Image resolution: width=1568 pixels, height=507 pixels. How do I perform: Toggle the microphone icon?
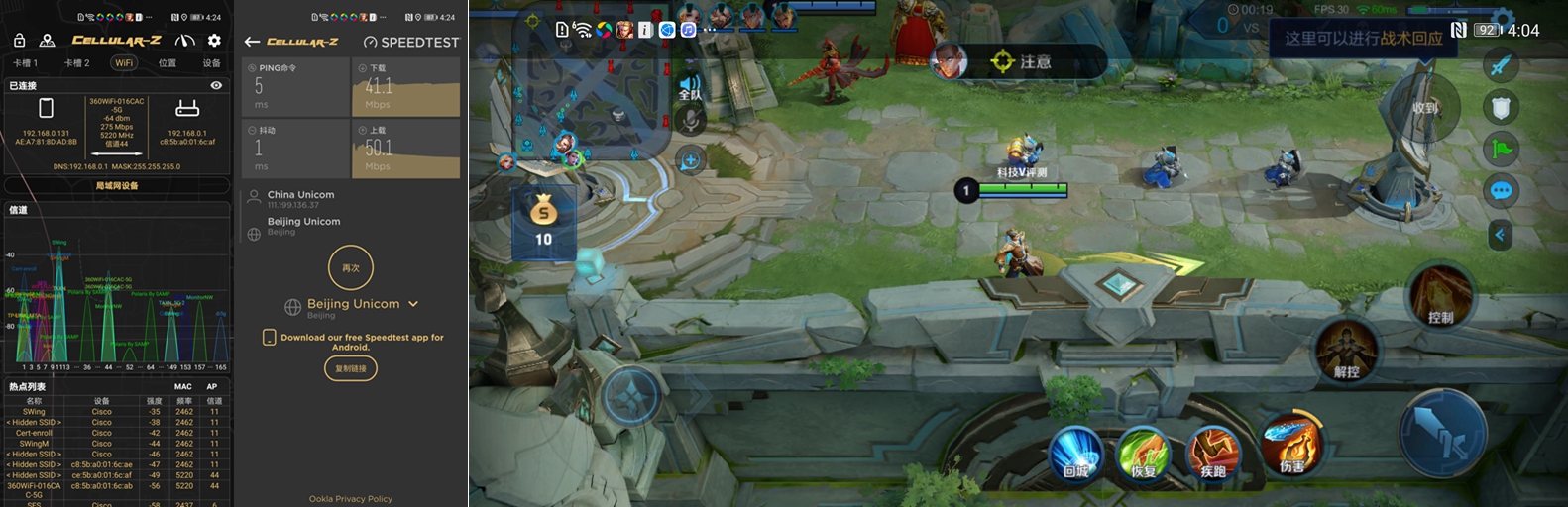[690, 122]
